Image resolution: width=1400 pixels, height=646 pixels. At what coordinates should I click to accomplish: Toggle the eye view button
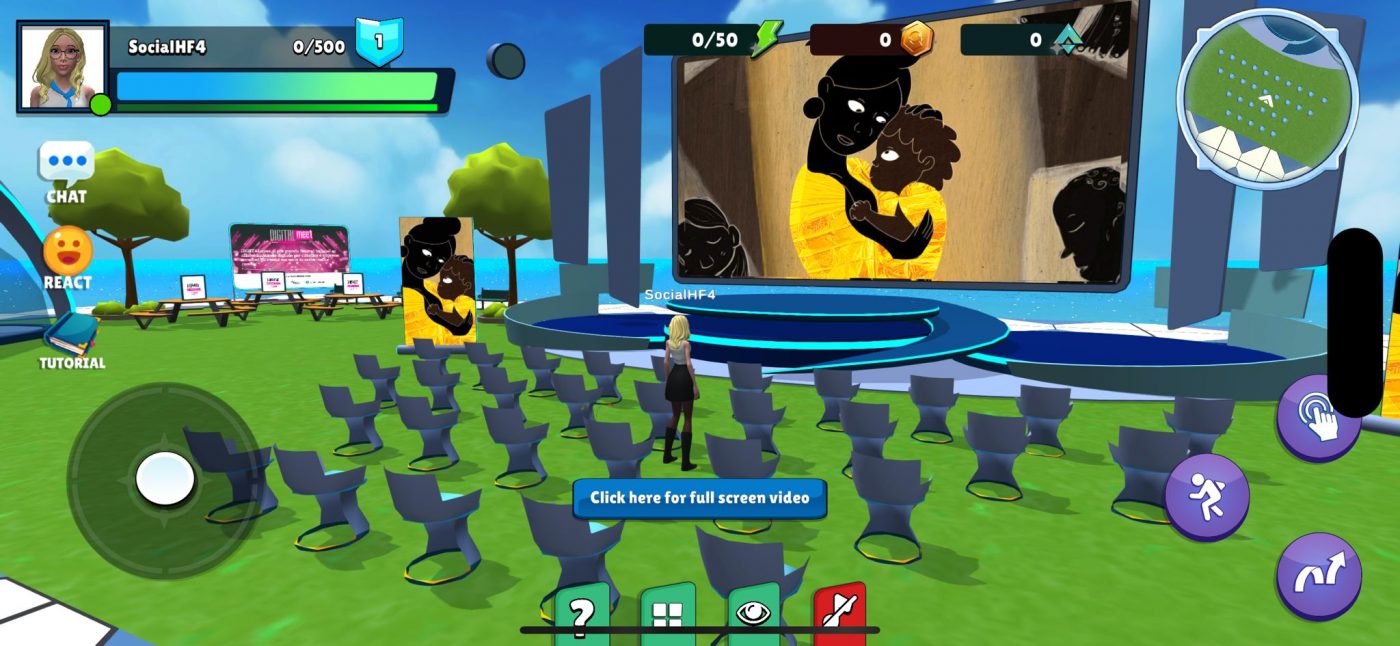click(x=753, y=612)
